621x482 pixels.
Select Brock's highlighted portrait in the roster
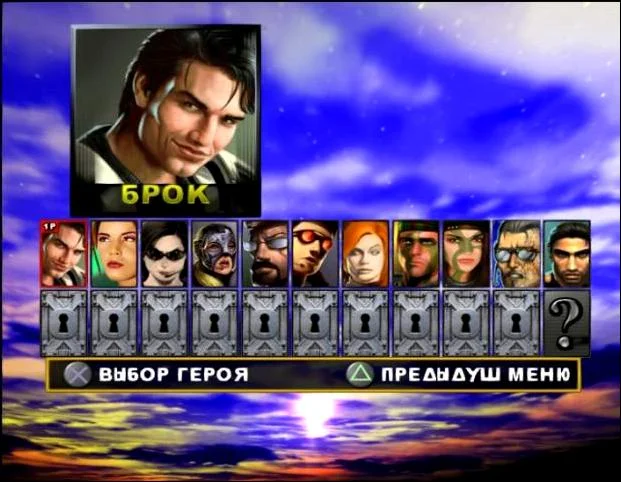63,254
